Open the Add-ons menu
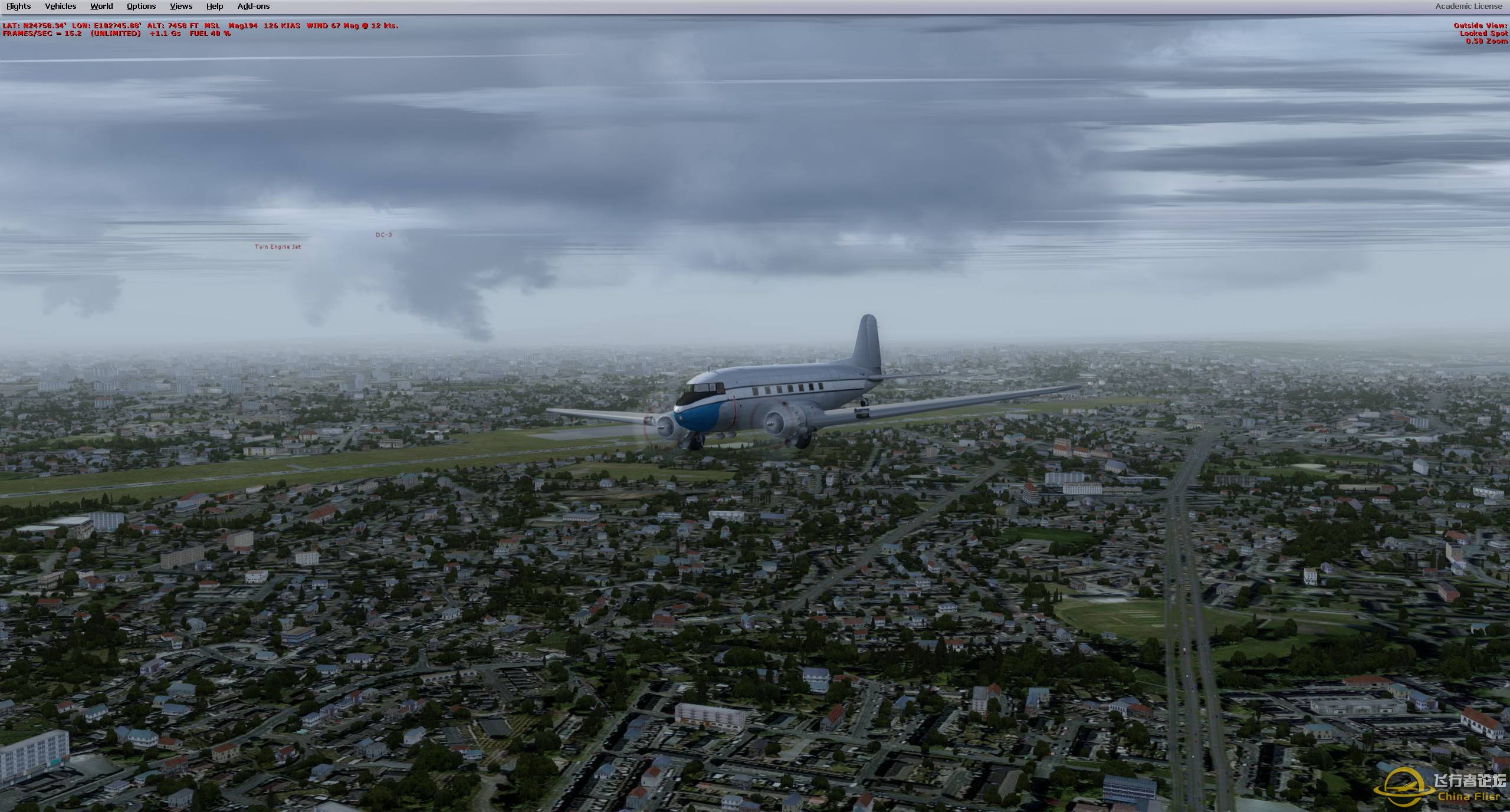 pyautogui.click(x=253, y=6)
